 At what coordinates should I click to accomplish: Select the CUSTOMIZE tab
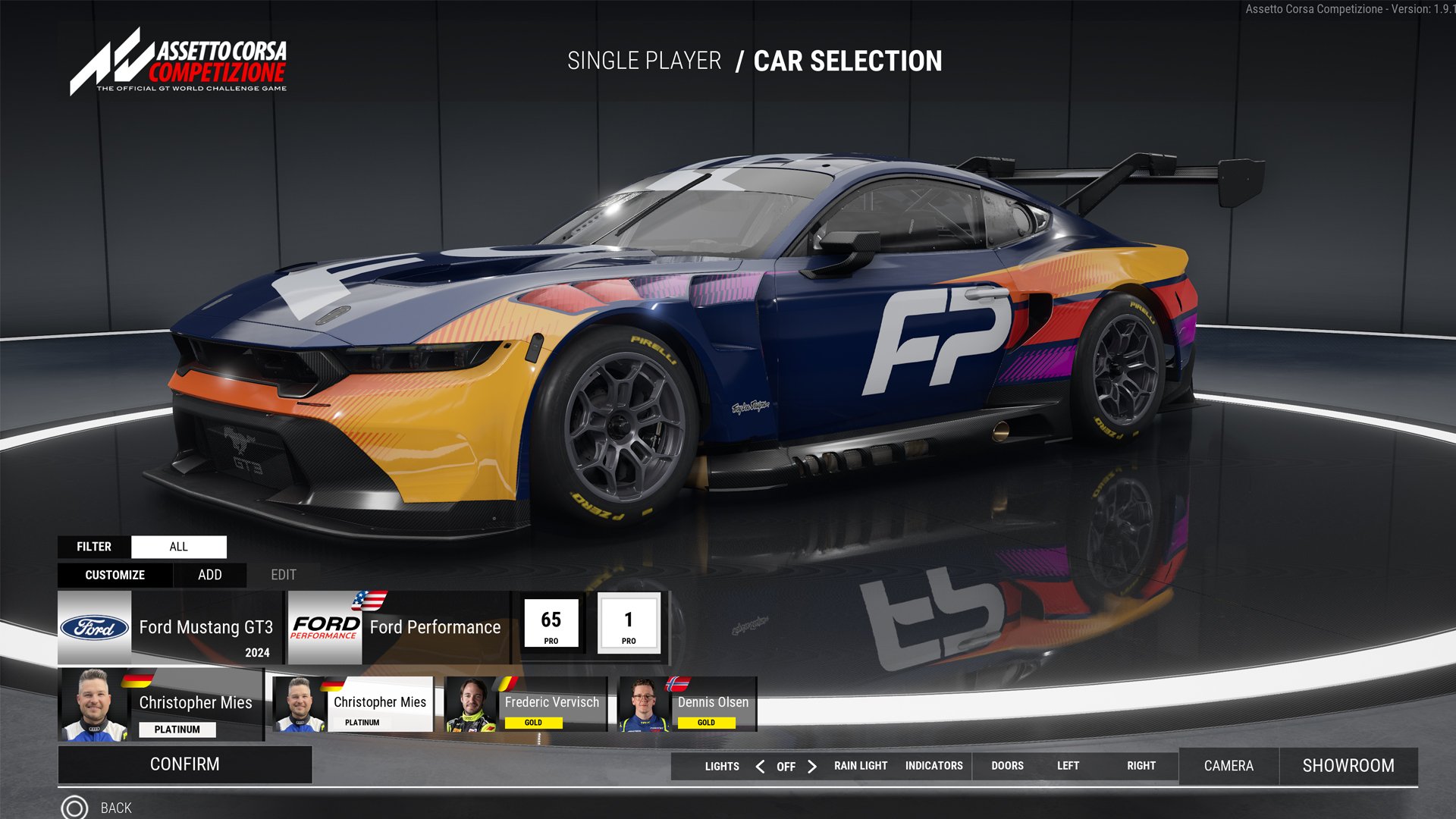115,575
